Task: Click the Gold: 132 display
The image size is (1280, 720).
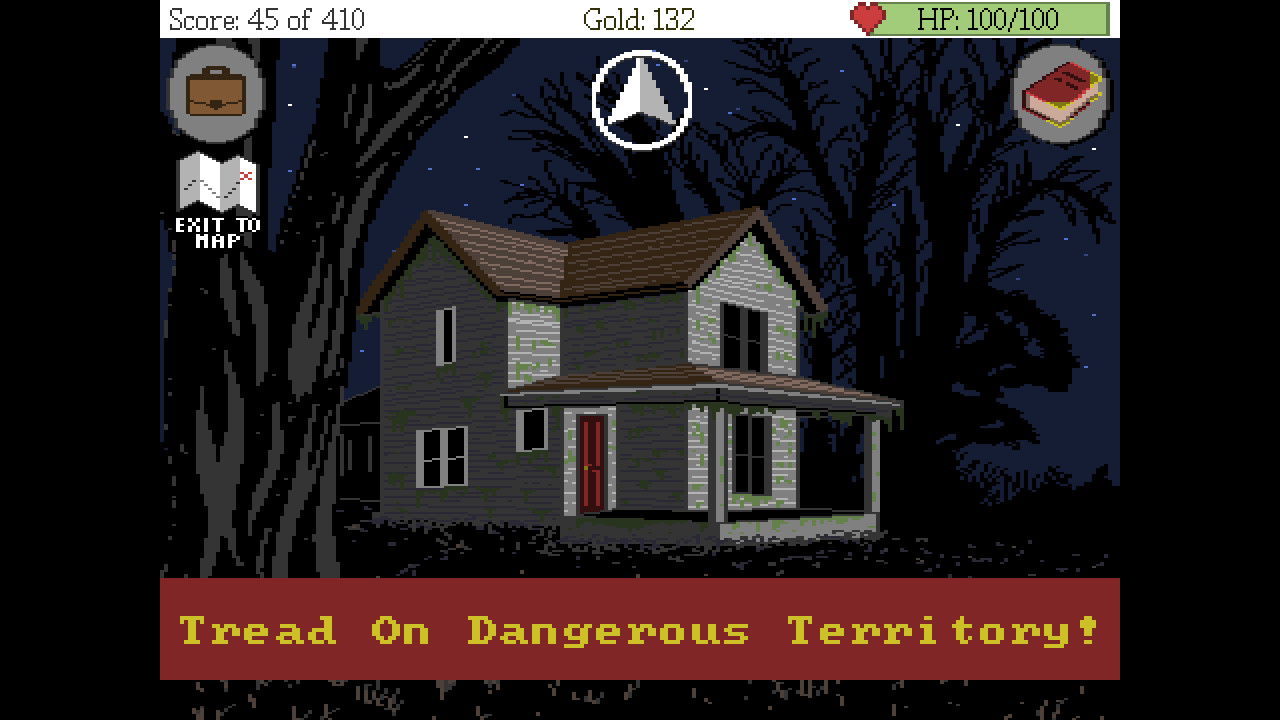Action: (640, 17)
